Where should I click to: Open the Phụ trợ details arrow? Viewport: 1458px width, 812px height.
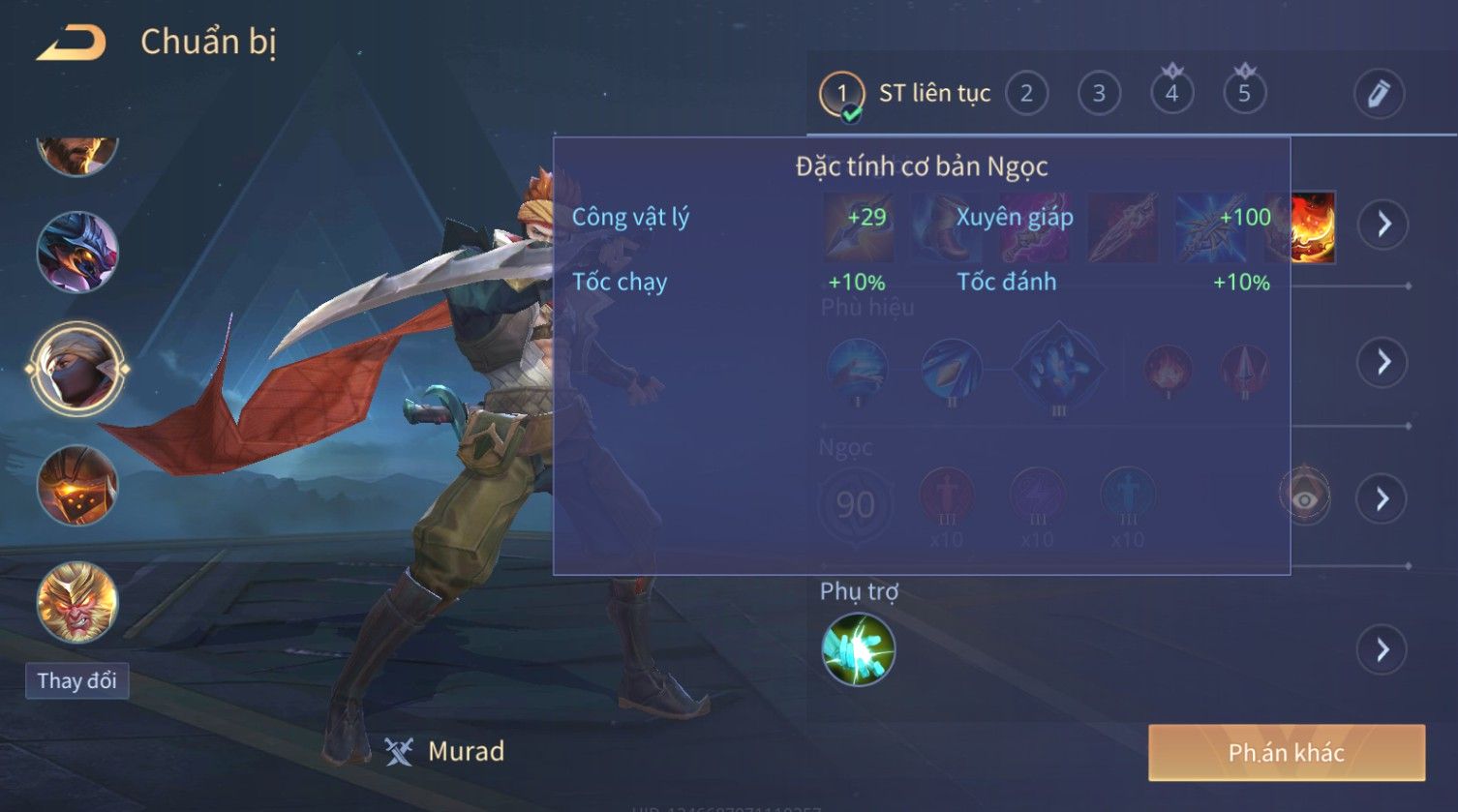[x=1382, y=649]
